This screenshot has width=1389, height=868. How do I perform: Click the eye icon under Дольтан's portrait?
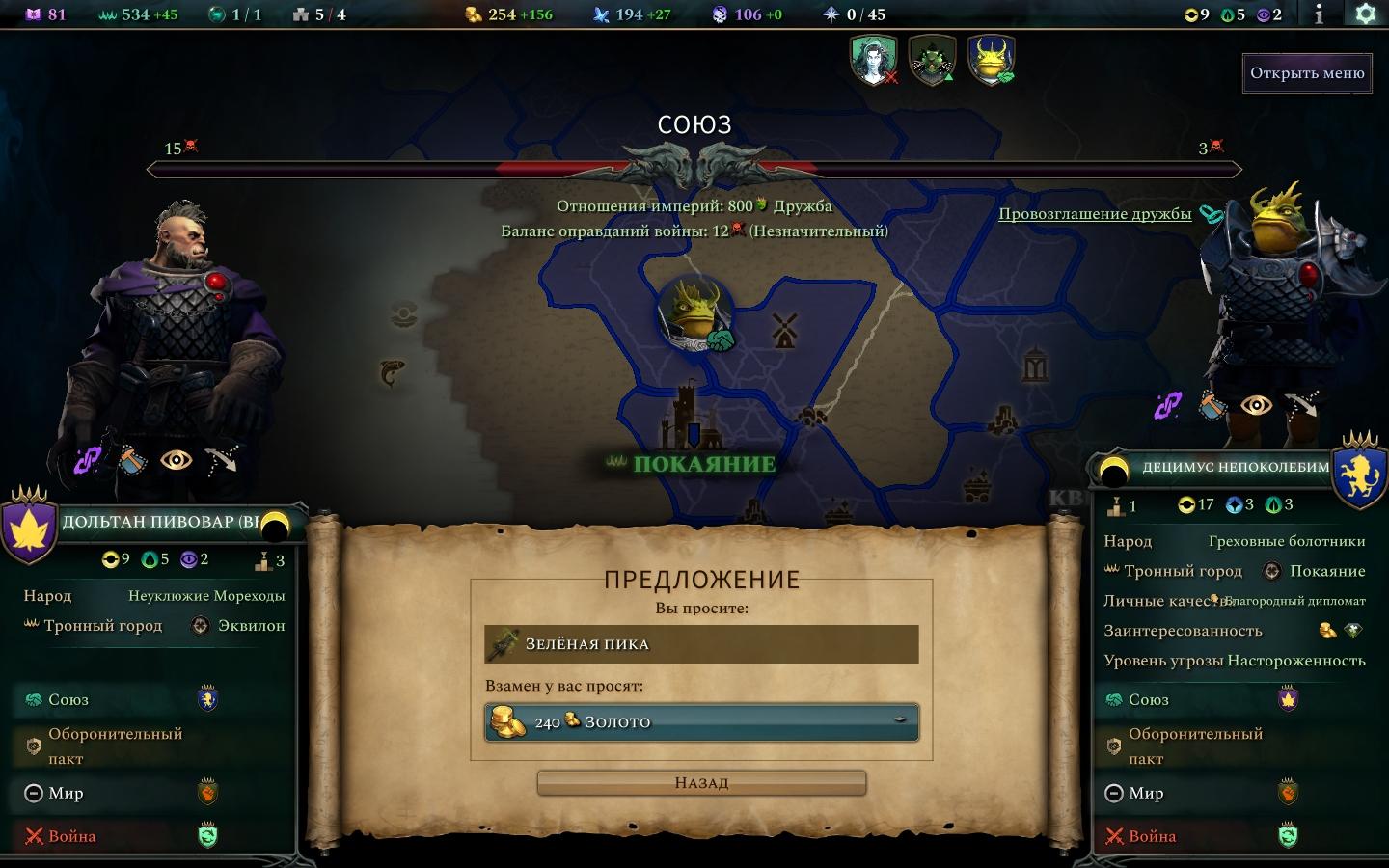[x=177, y=461]
